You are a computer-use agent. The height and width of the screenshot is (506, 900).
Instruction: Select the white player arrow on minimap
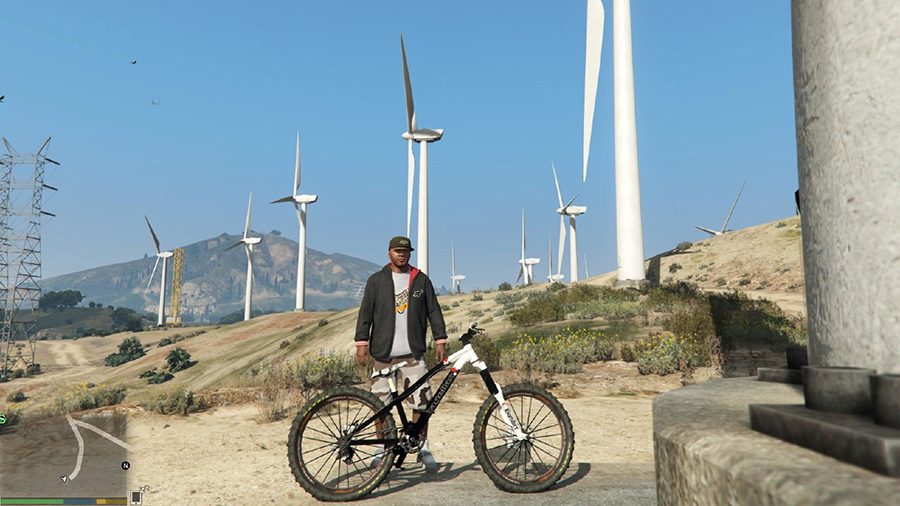point(65,478)
